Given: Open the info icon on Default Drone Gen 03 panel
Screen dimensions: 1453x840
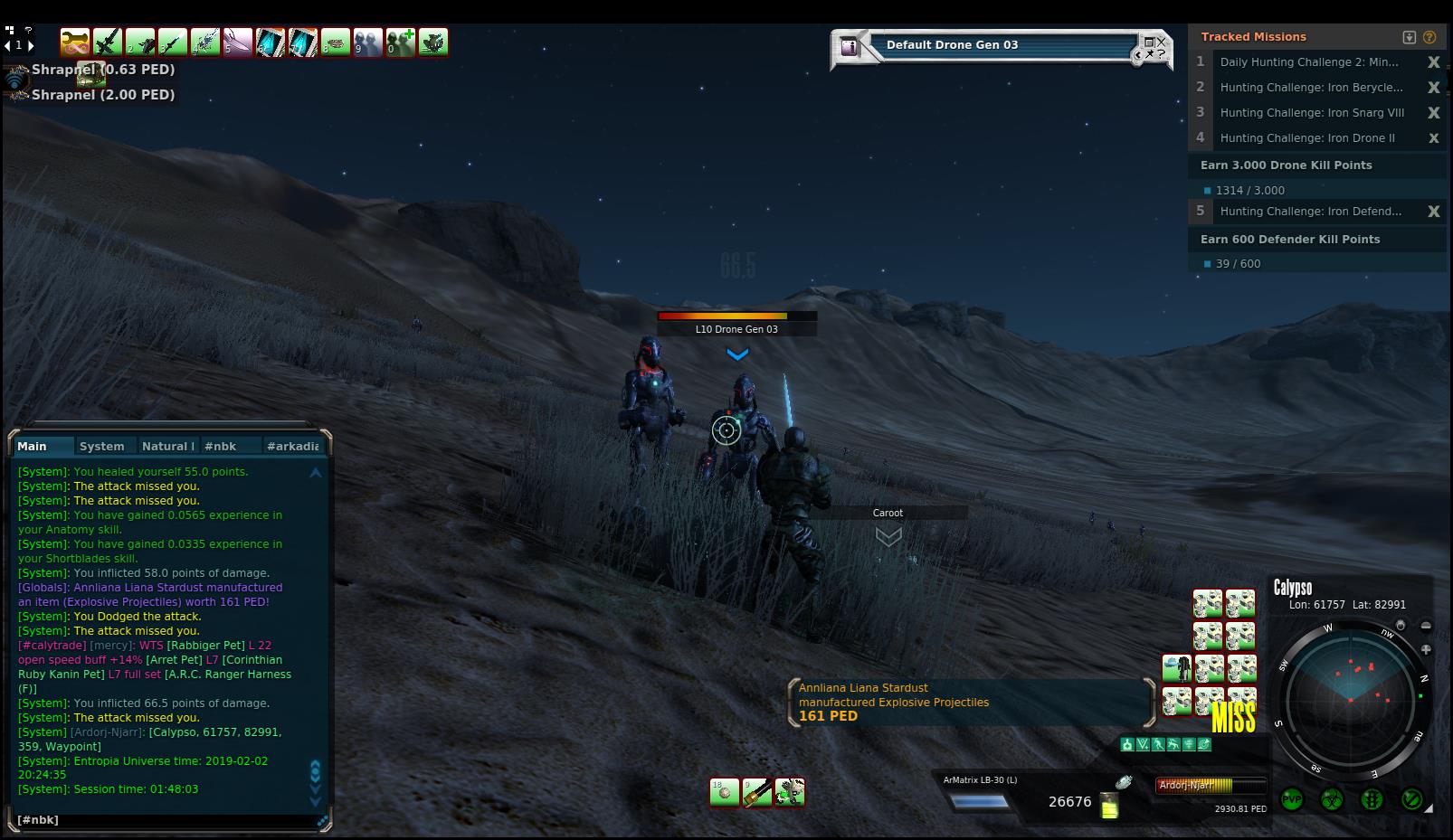Looking at the screenshot, I should pyautogui.click(x=849, y=47).
